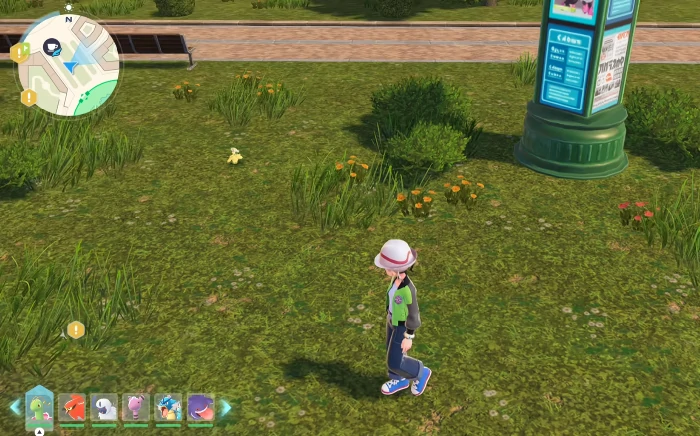
Task: Click the café cup marker on the minimap
Action: point(51,46)
